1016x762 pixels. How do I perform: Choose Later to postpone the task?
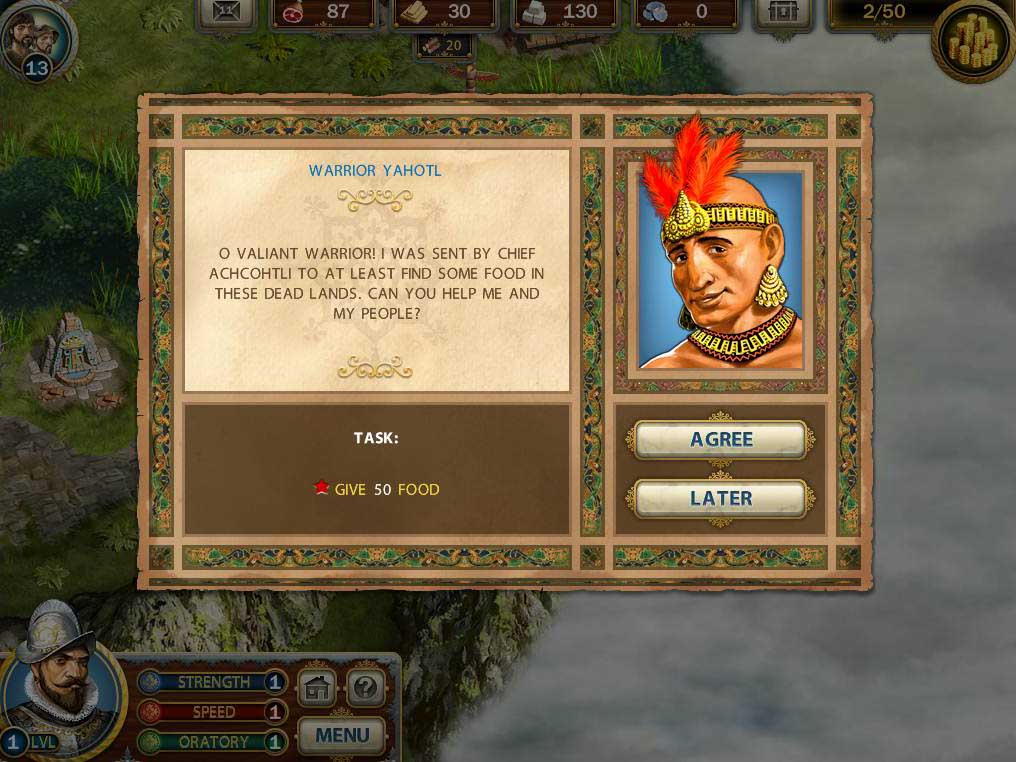(721, 498)
